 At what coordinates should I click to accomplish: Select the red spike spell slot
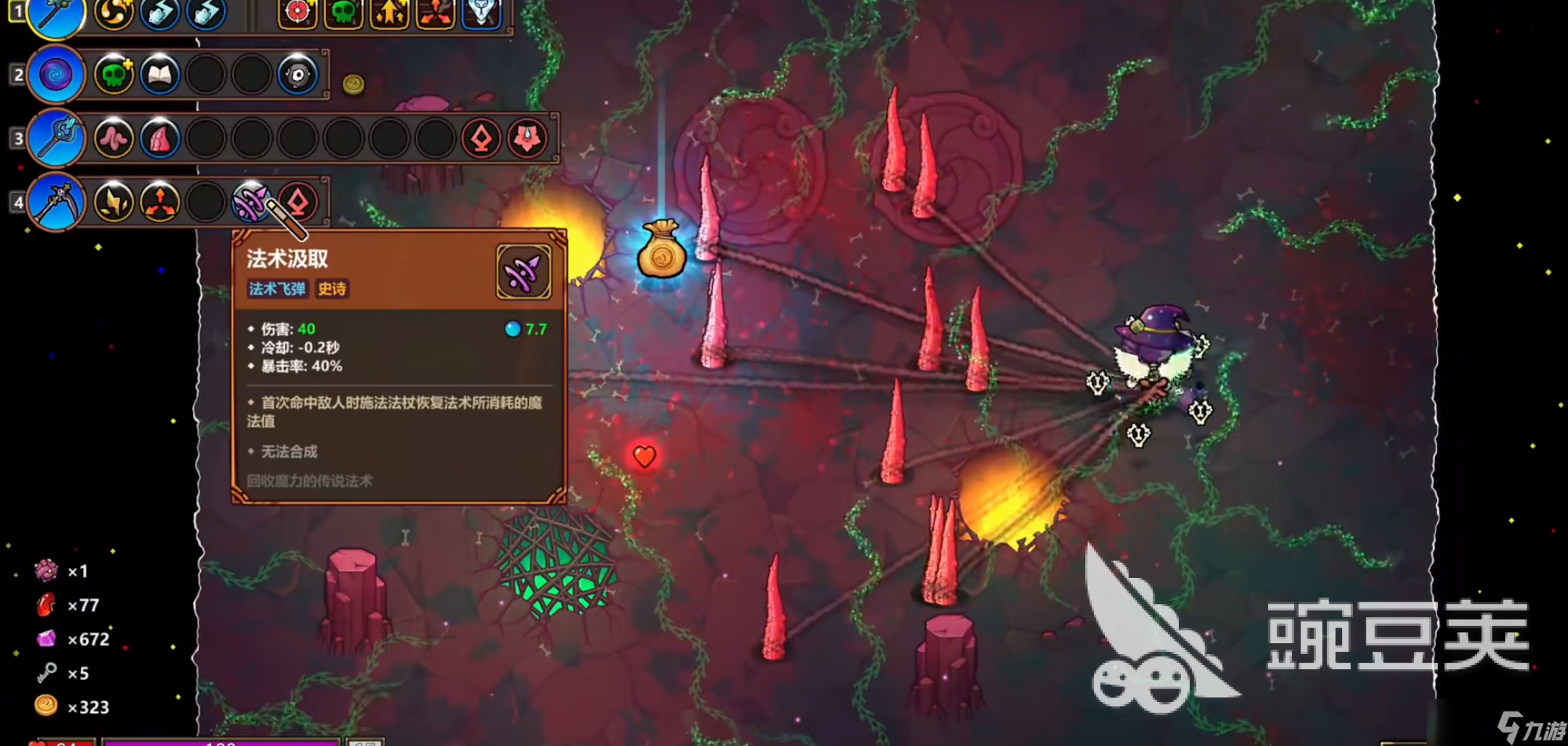click(x=160, y=138)
